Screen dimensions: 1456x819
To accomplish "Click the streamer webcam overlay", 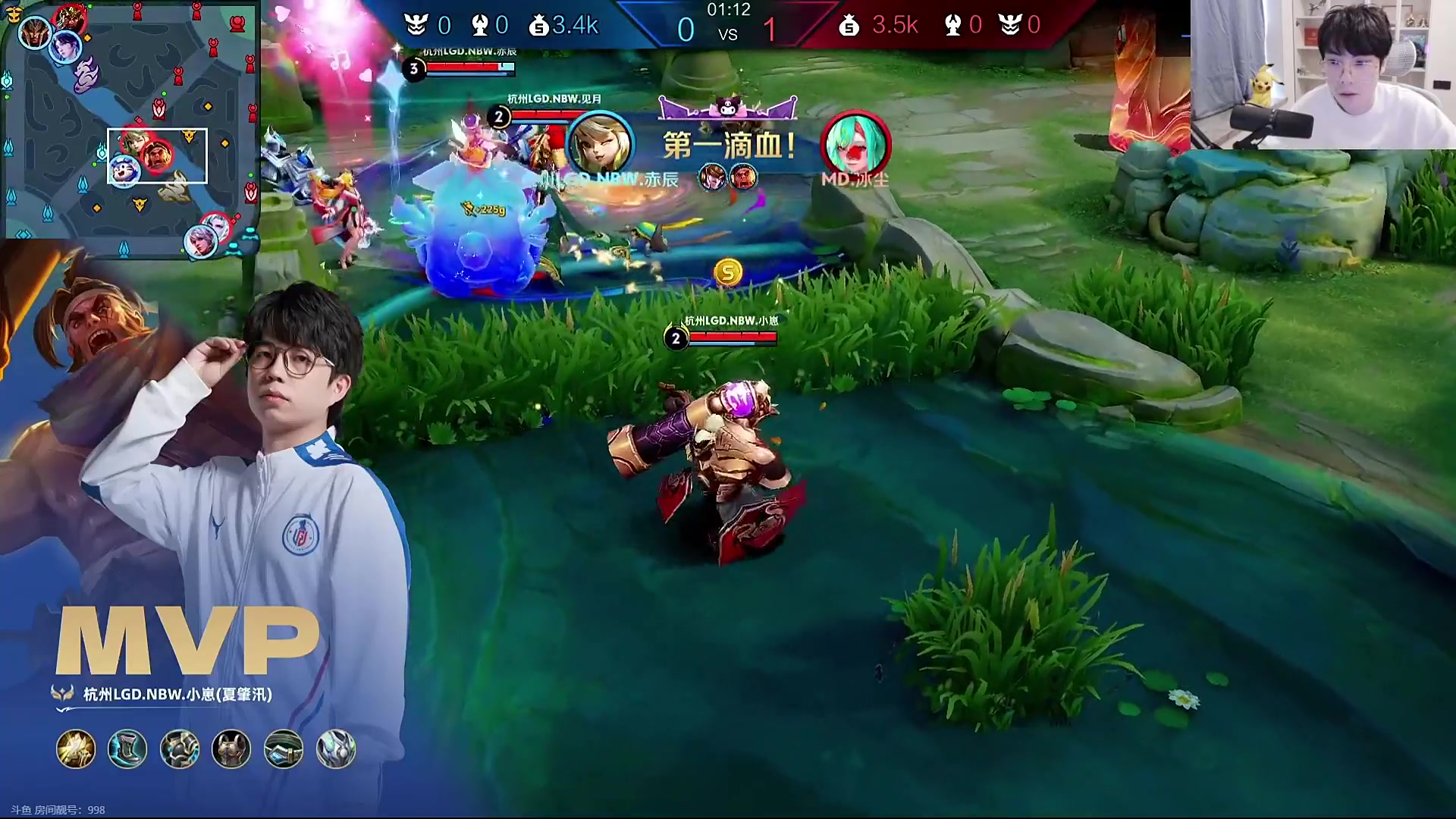I will 1323,74.
